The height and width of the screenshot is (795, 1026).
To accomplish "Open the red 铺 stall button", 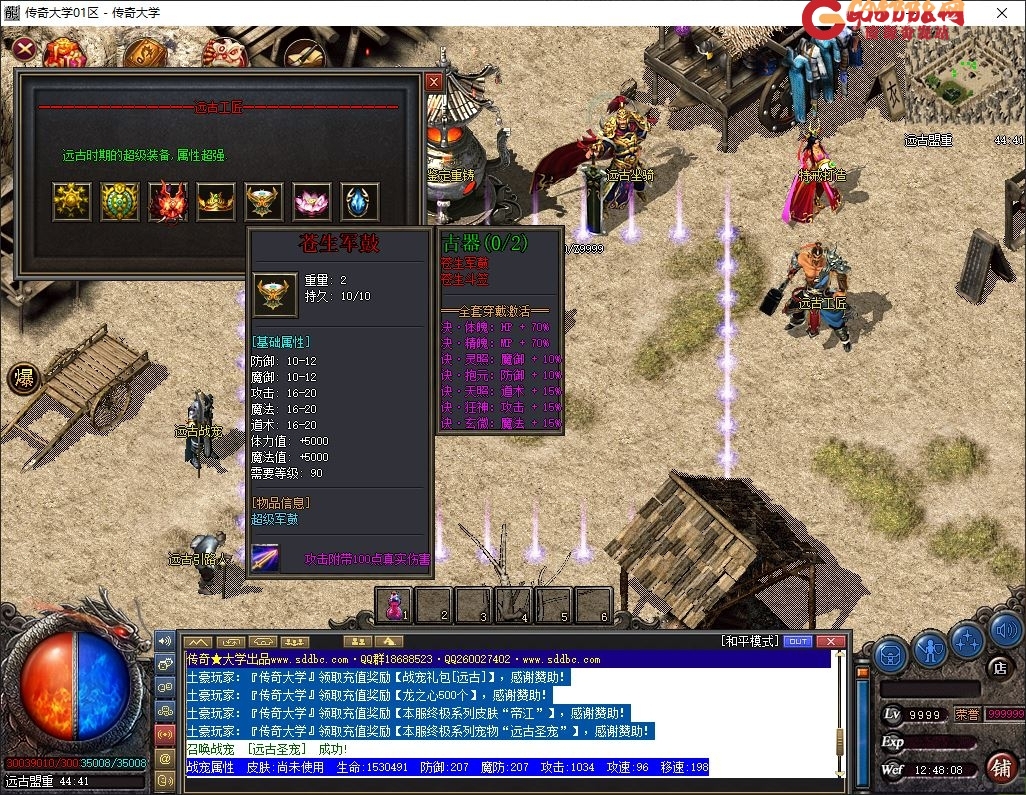I will click(x=999, y=767).
